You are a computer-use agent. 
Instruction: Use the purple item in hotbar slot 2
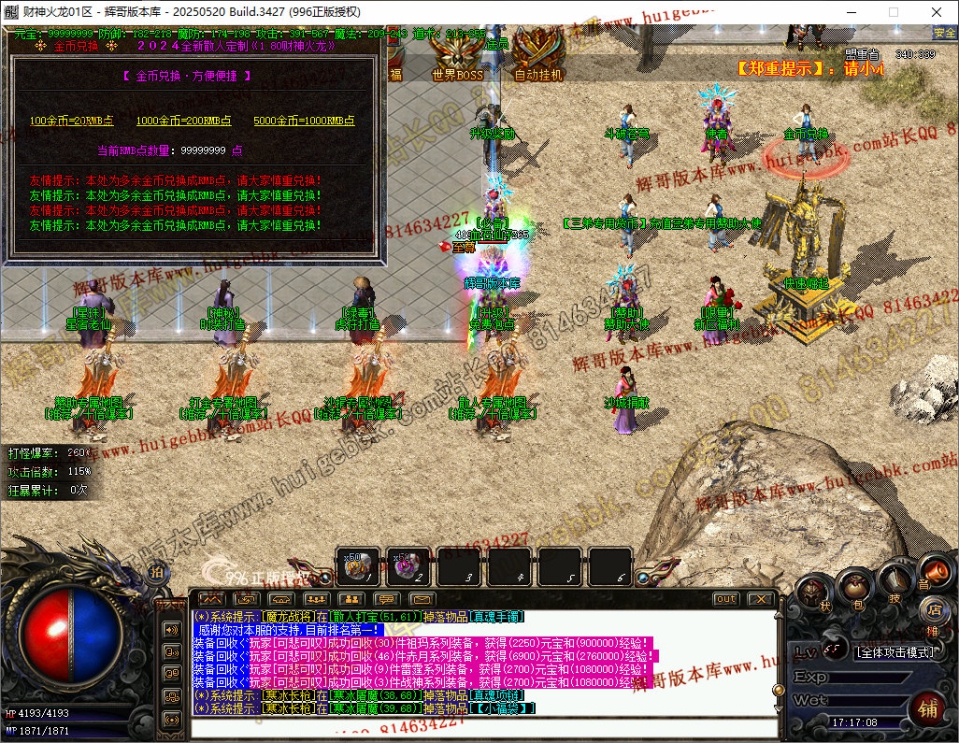(x=408, y=568)
